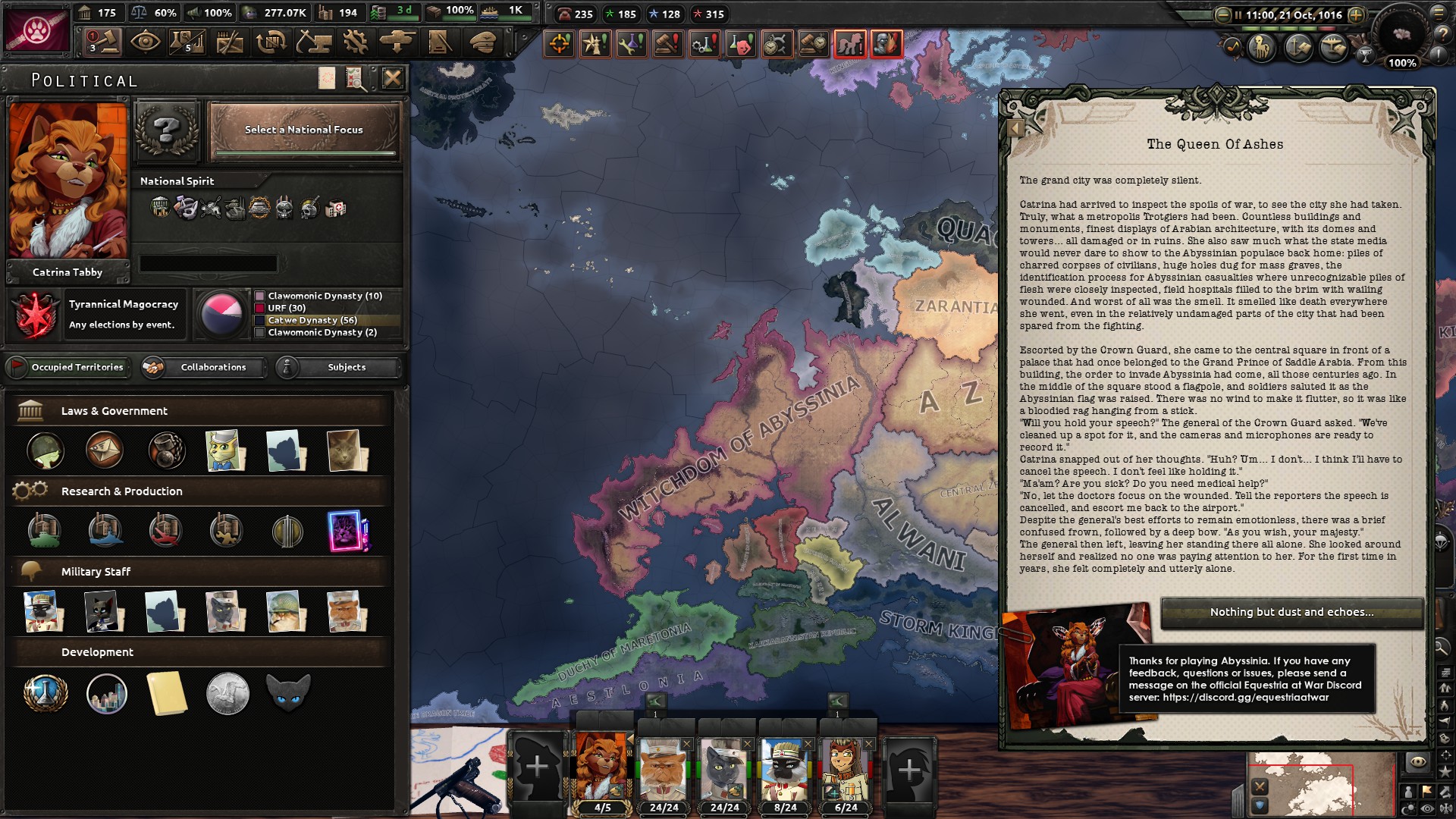The image size is (1456, 819).
Task: Open the blank yellow note Development slot
Action: tap(167, 692)
